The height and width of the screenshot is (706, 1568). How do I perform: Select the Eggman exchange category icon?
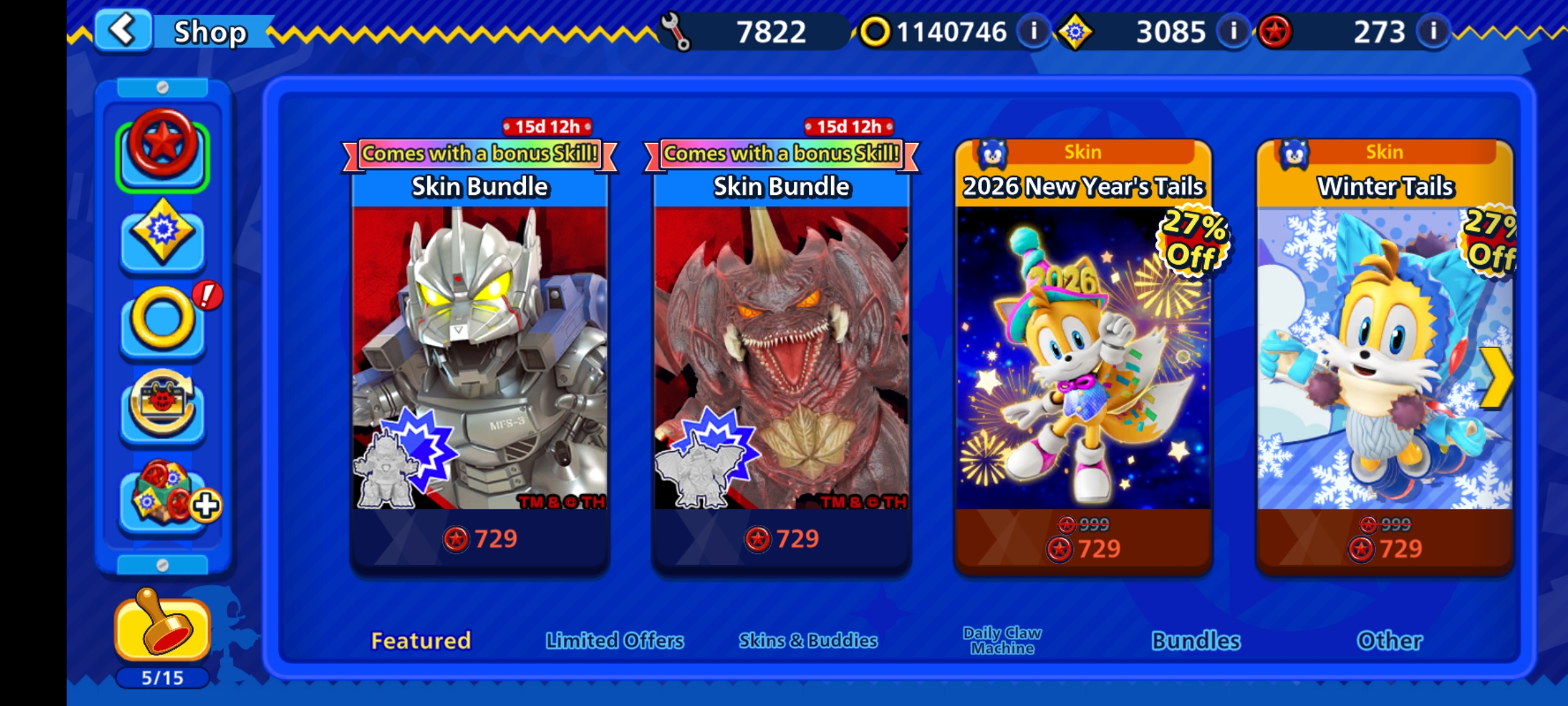[x=163, y=407]
